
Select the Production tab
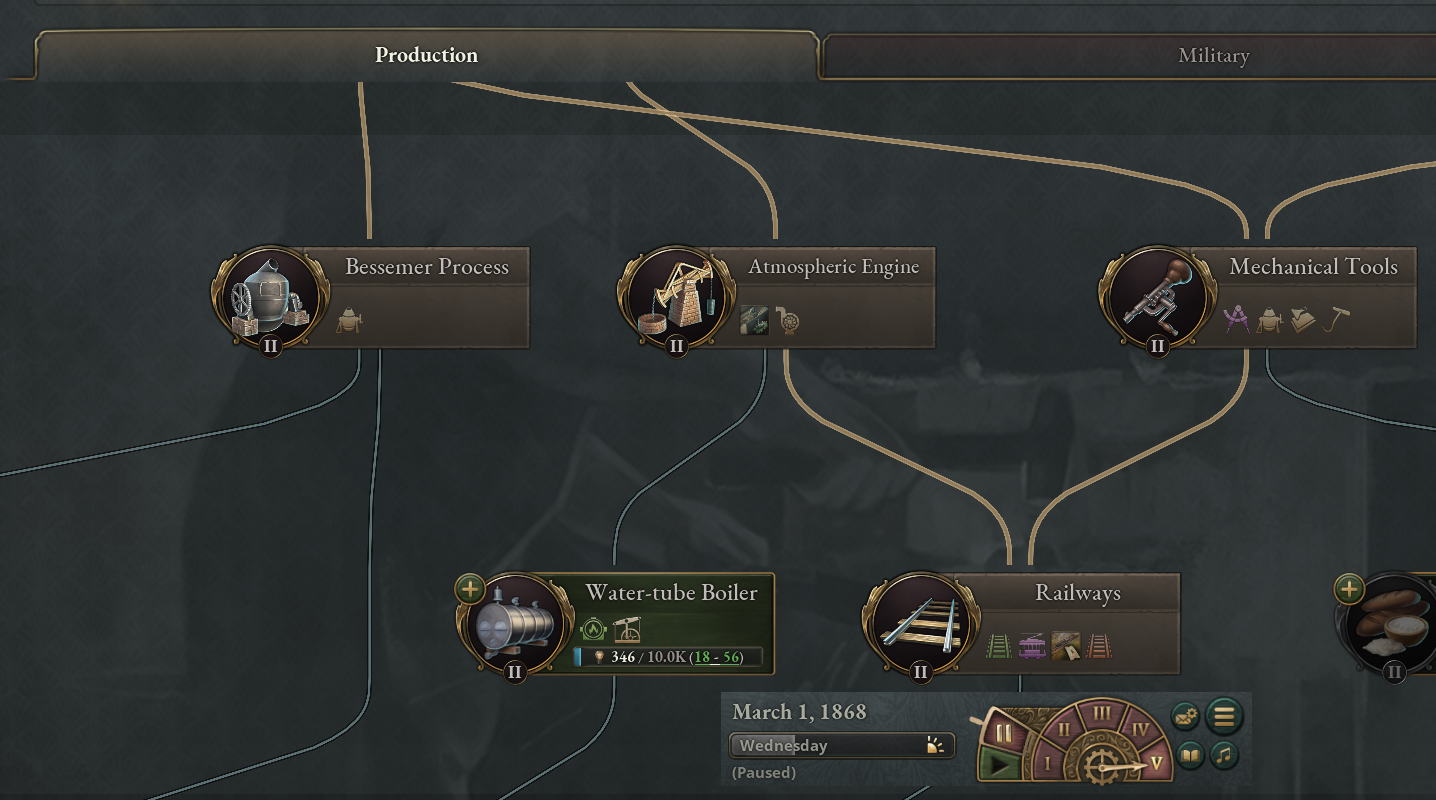click(x=426, y=55)
